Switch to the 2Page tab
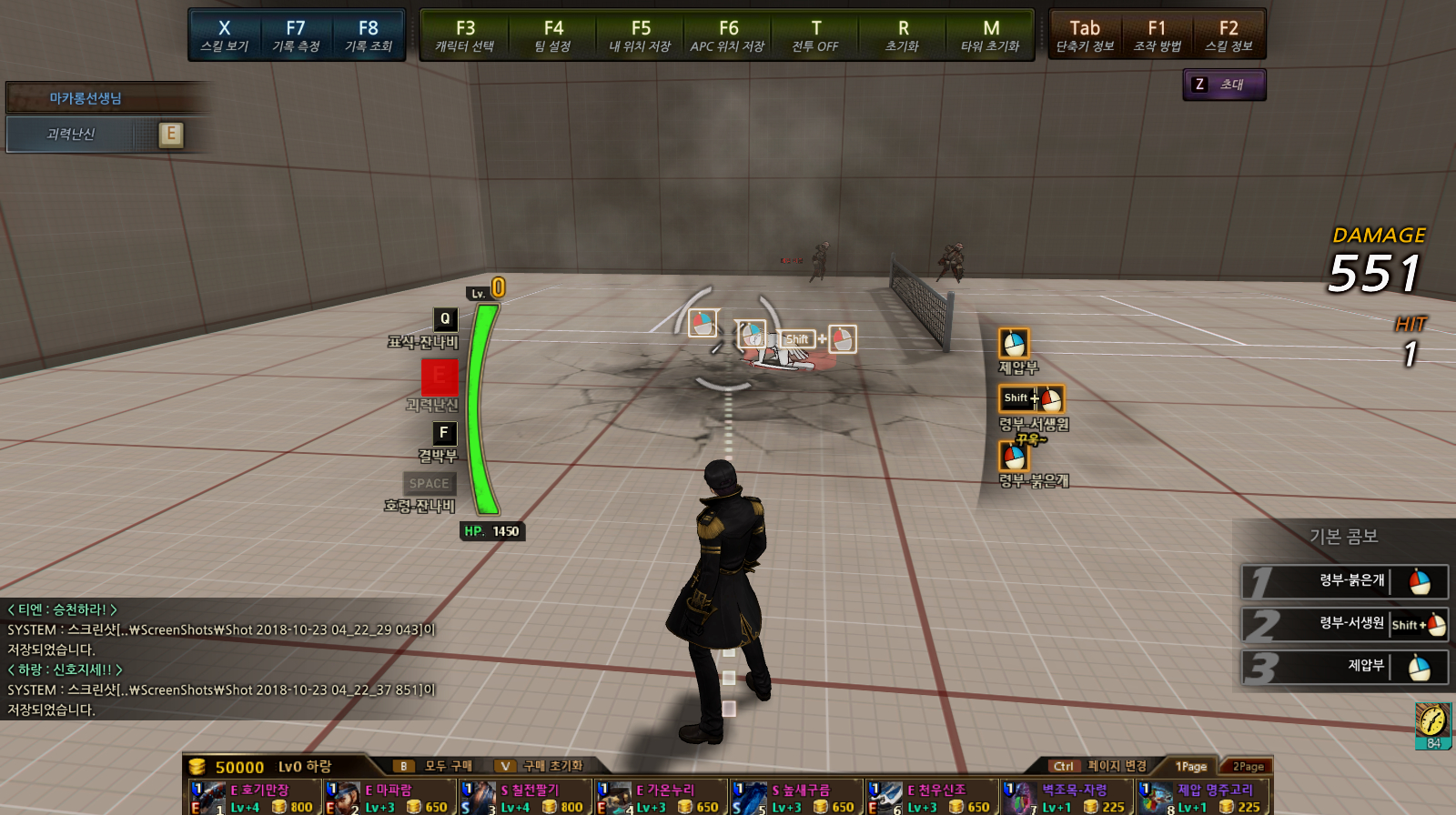 click(1248, 767)
